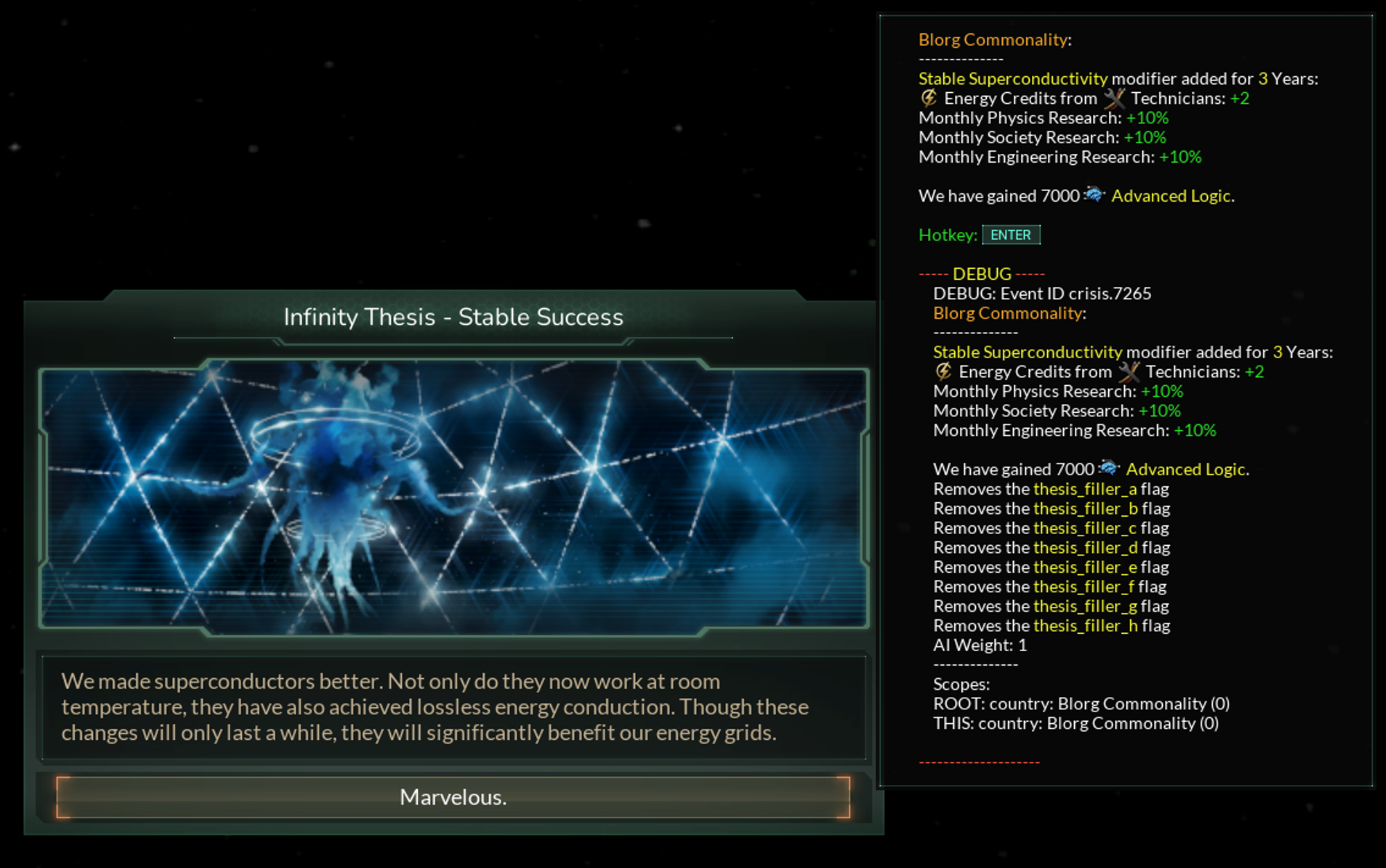Click the research icon beside 7000 in debug

coord(1109,468)
